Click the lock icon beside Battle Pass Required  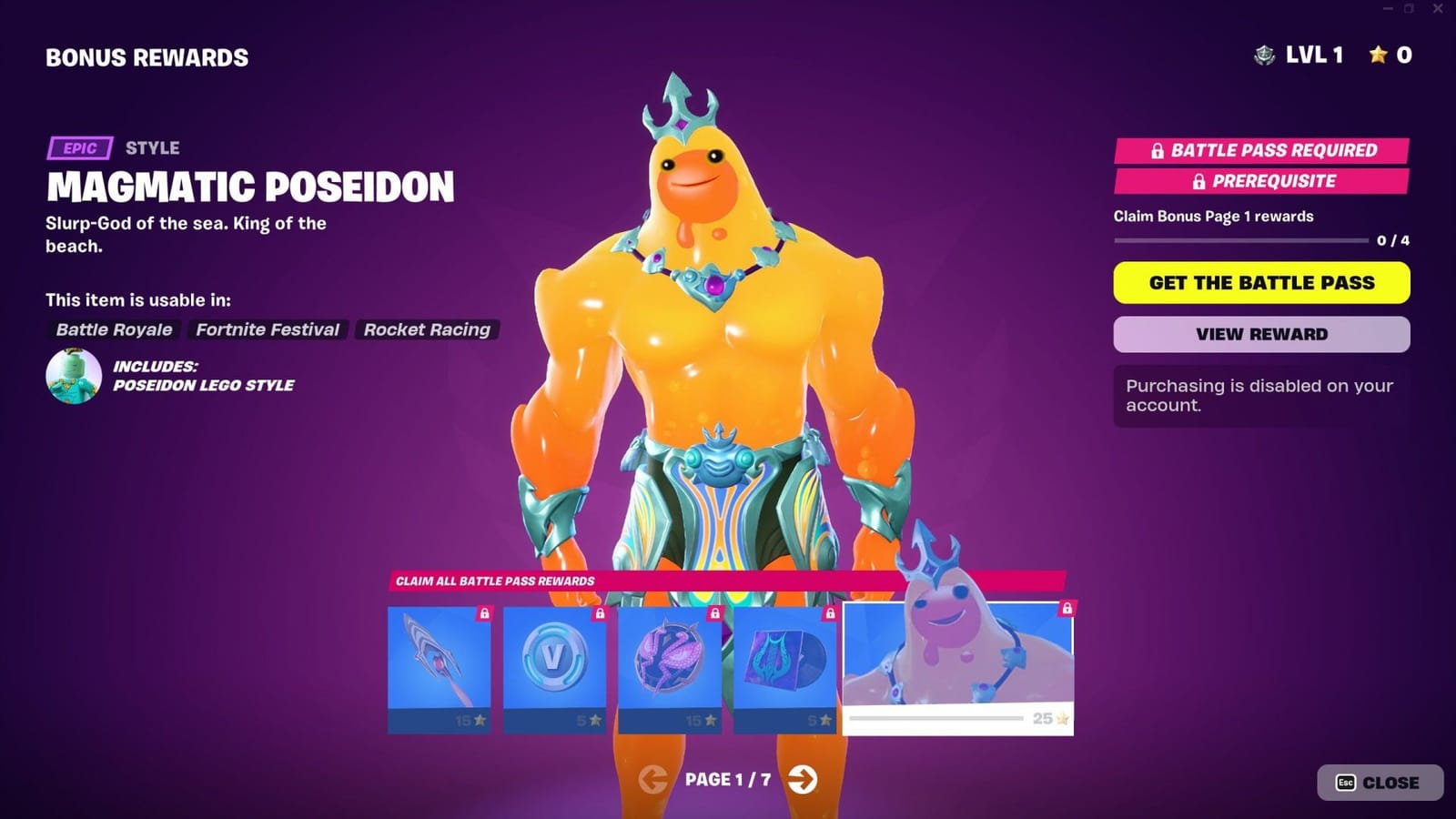click(1158, 150)
